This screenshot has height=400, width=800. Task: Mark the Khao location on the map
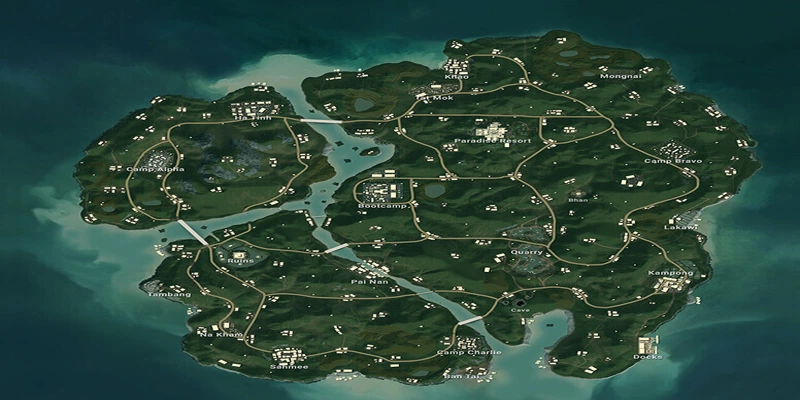click(x=455, y=77)
